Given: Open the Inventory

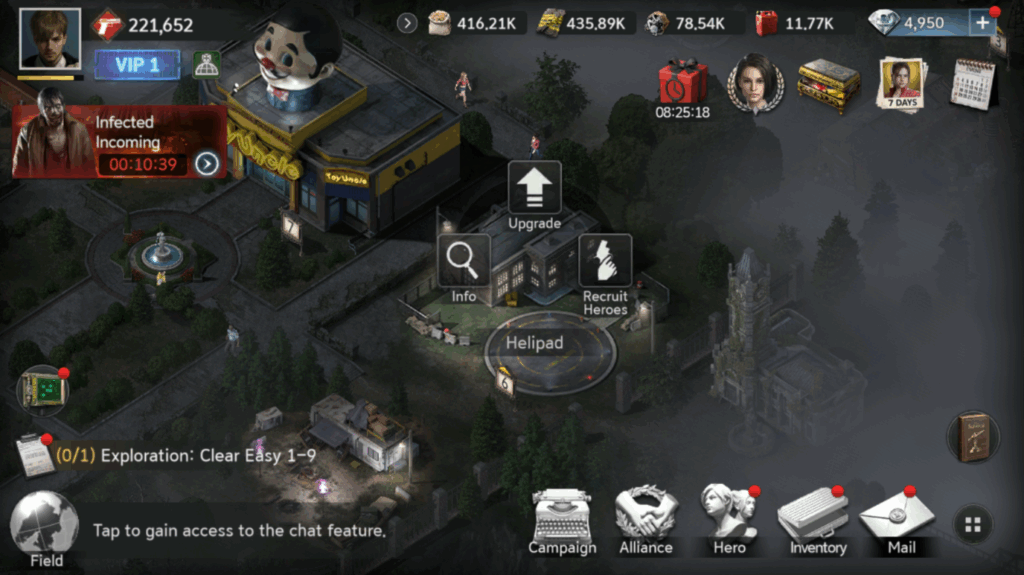Looking at the screenshot, I should point(817,520).
